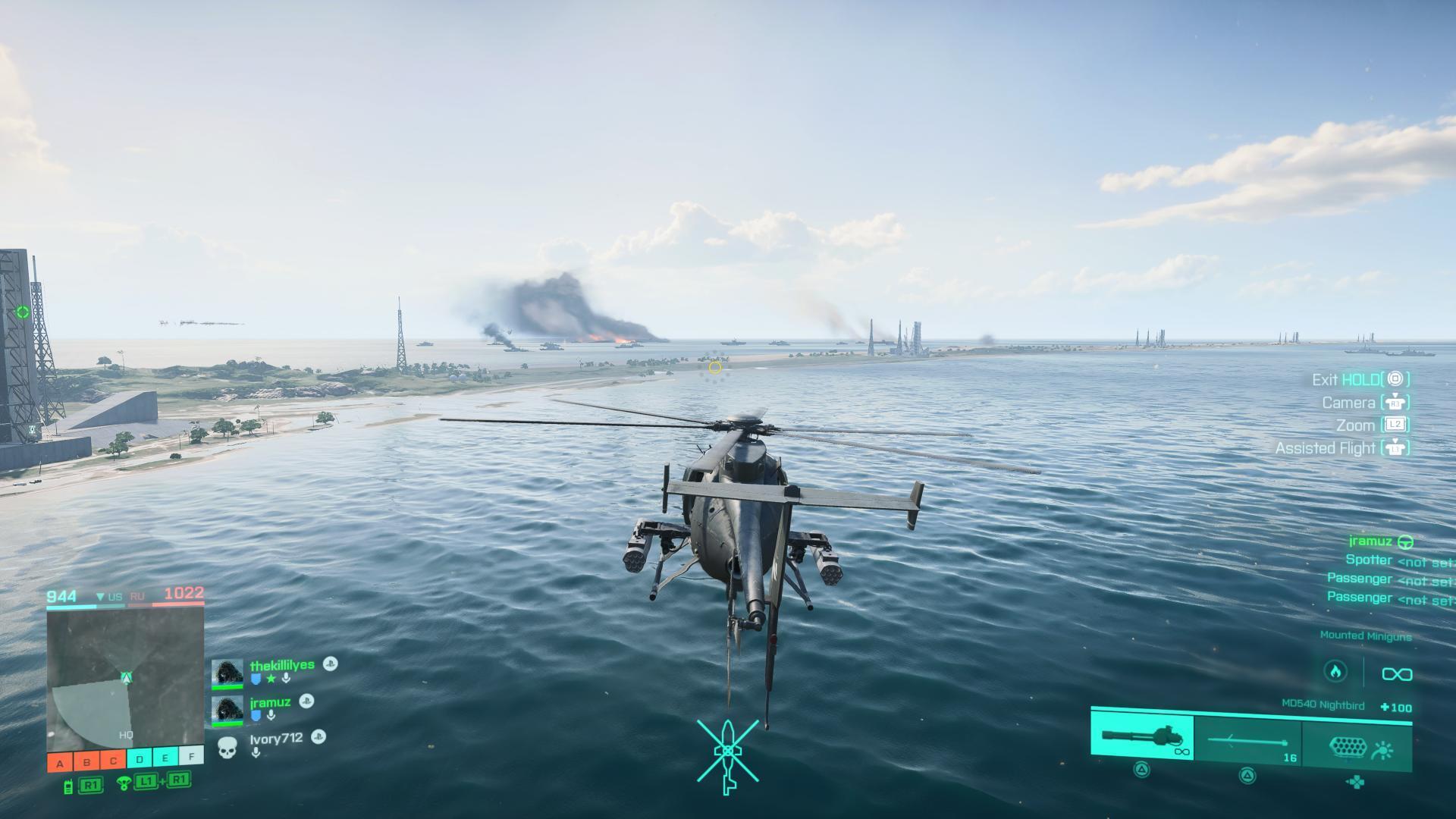Select squad member thekillilyes
The height and width of the screenshot is (819, 1456).
point(282,665)
